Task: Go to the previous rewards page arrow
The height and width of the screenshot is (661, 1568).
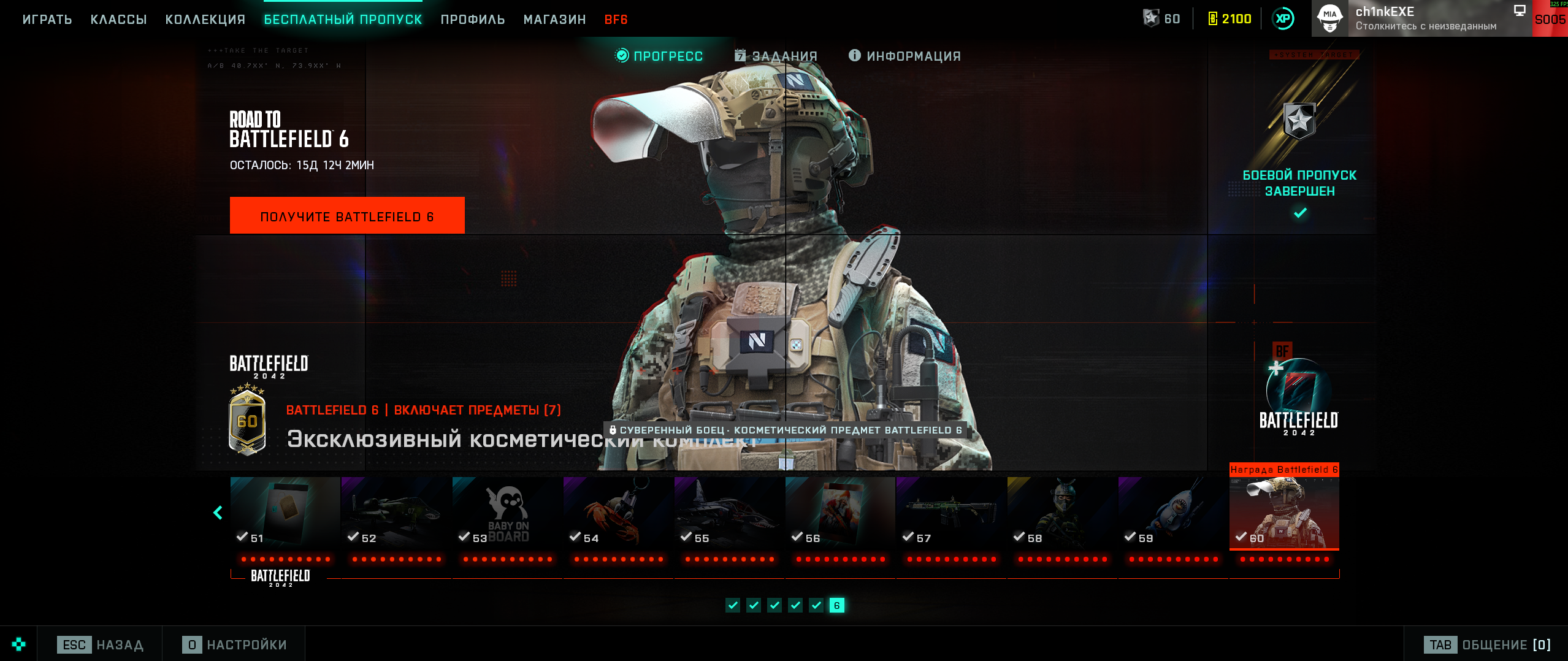Action: pyautogui.click(x=218, y=513)
